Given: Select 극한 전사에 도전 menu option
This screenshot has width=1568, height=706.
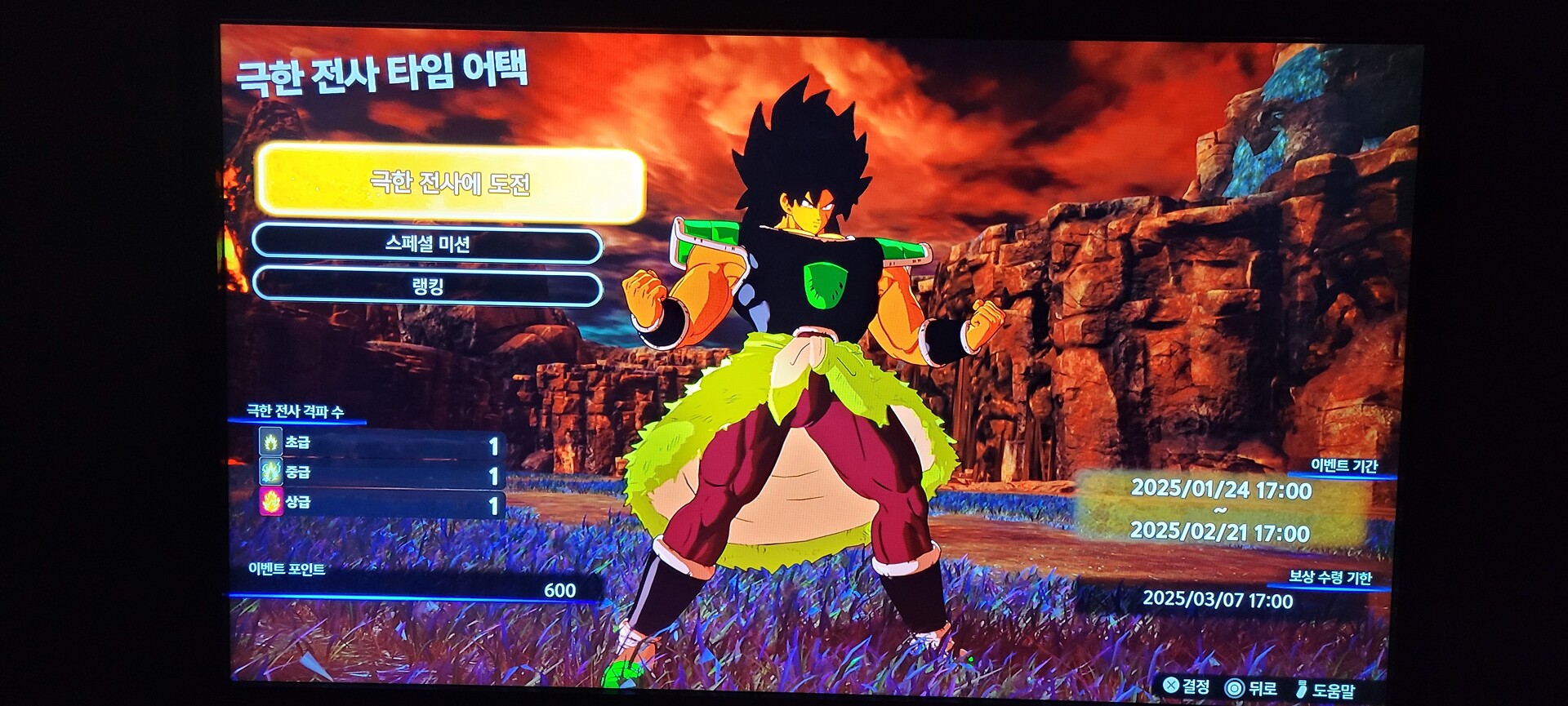Looking at the screenshot, I should [x=450, y=184].
